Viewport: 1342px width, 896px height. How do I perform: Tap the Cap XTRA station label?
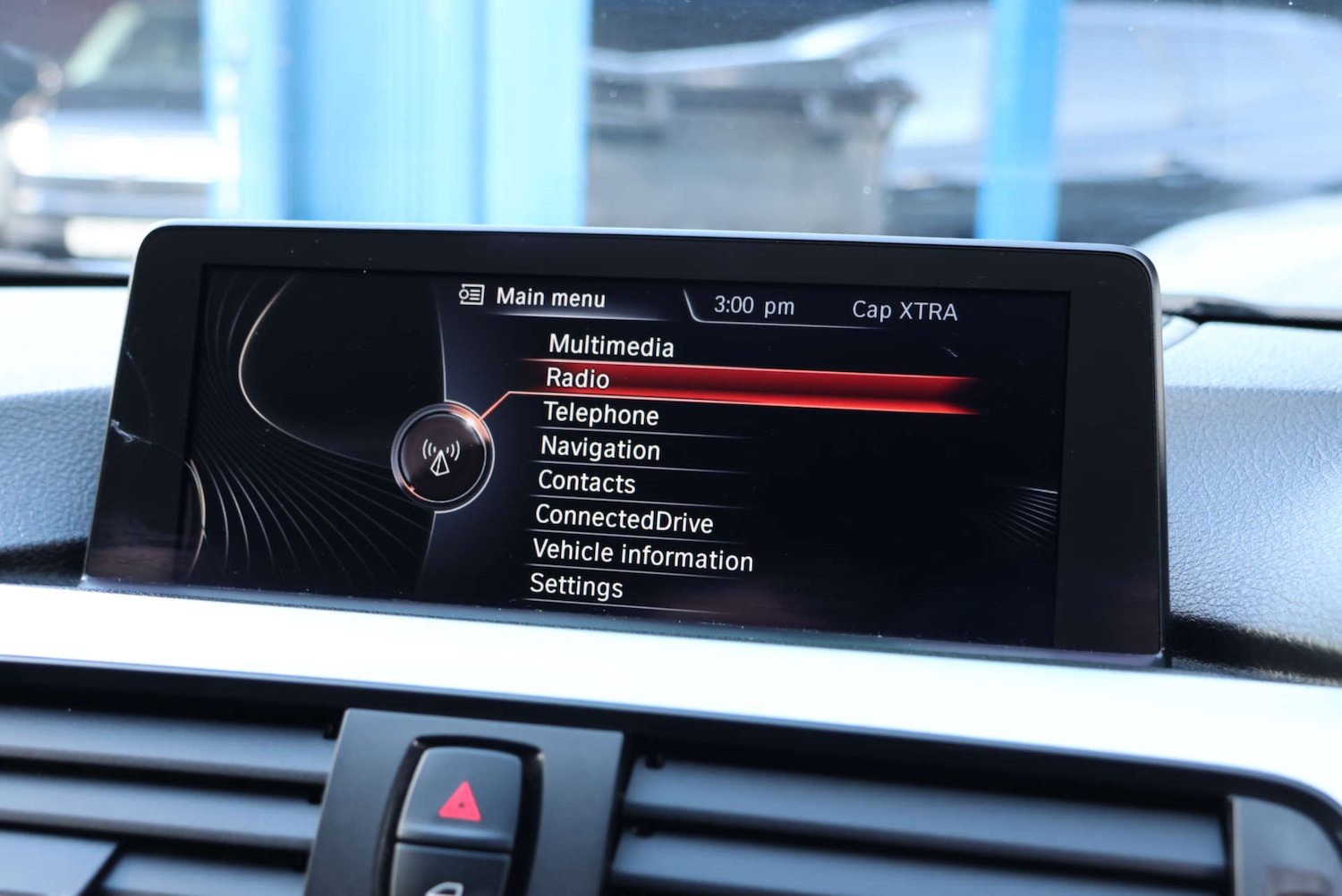(x=904, y=310)
